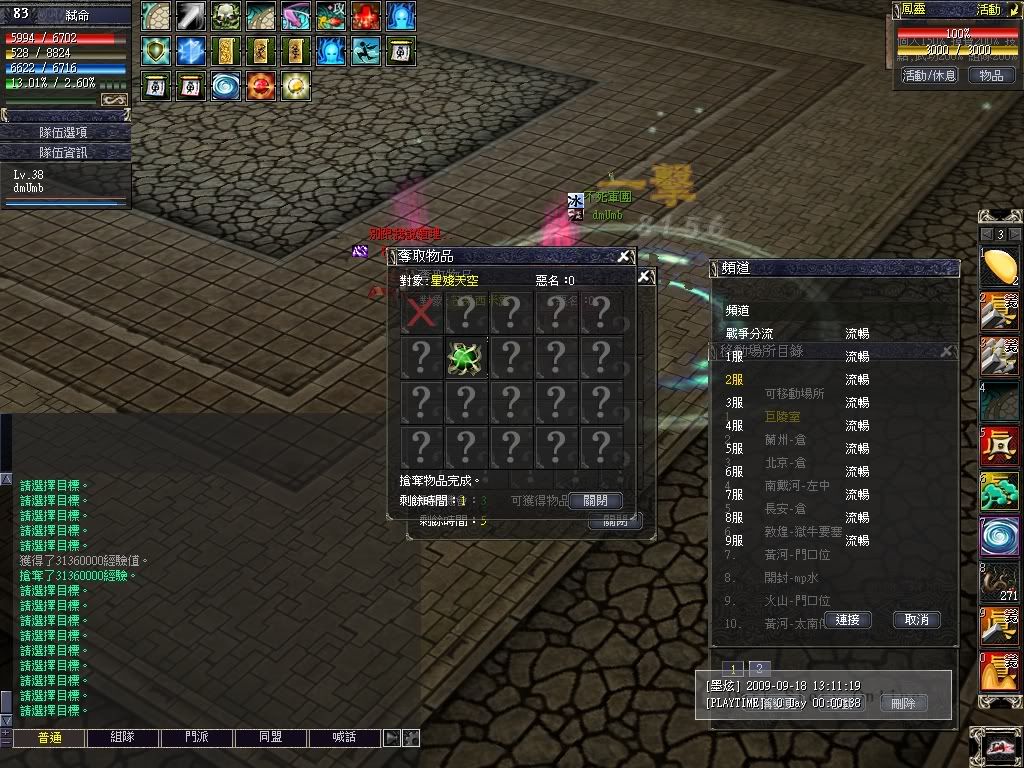Select the green orb item in the loot grid
The image size is (1024, 768).
coord(466,357)
